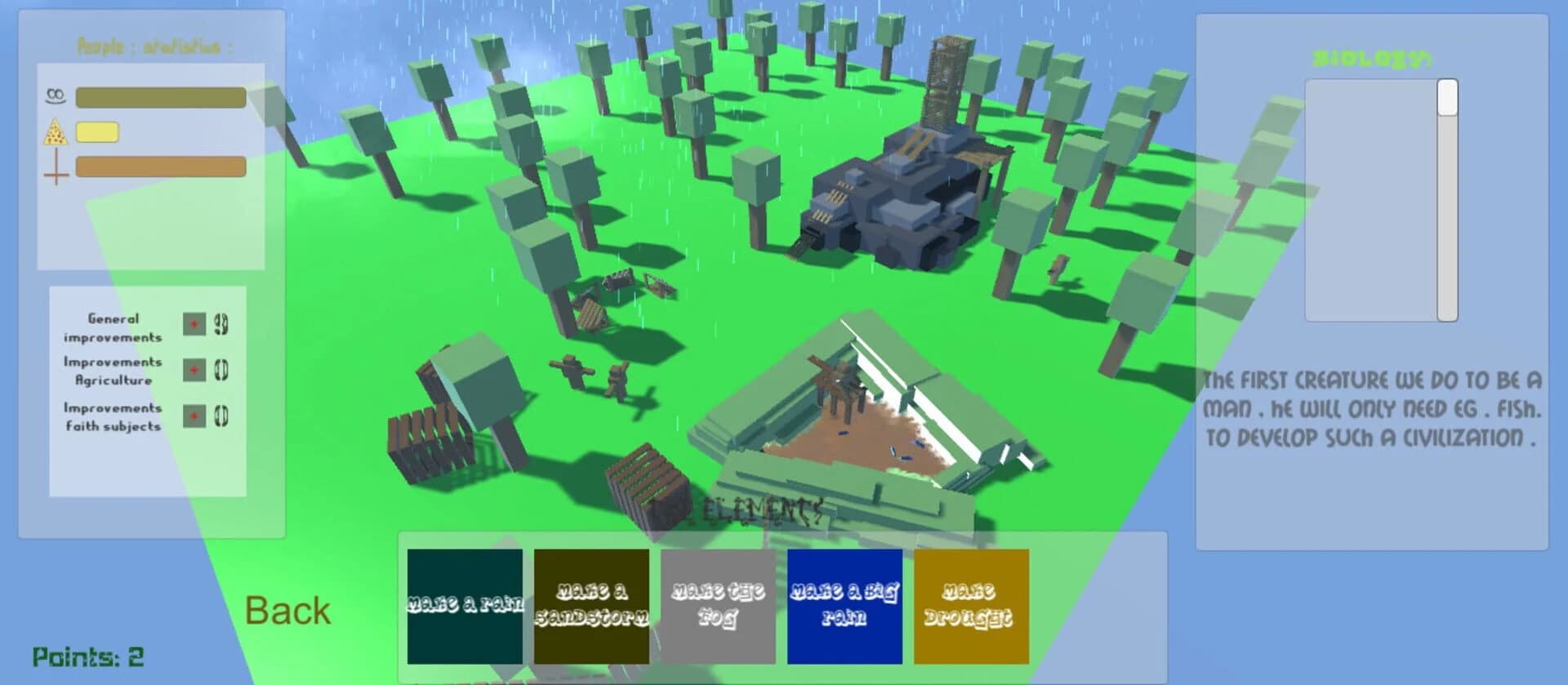Click the coin icon beside Improvements Agriculture
The width and height of the screenshot is (1568, 685).
point(222,369)
